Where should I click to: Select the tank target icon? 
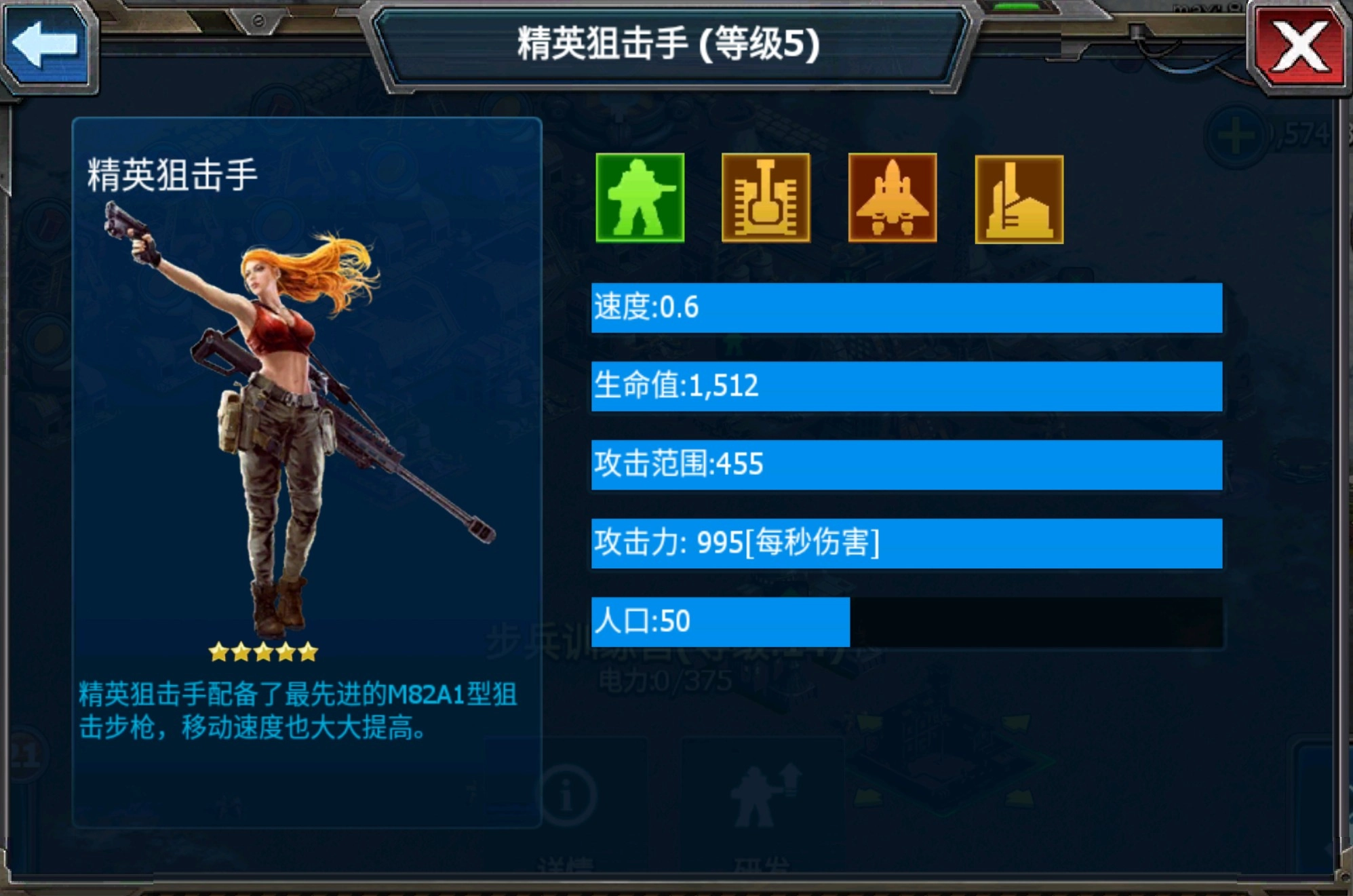pyautogui.click(x=766, y=197)
